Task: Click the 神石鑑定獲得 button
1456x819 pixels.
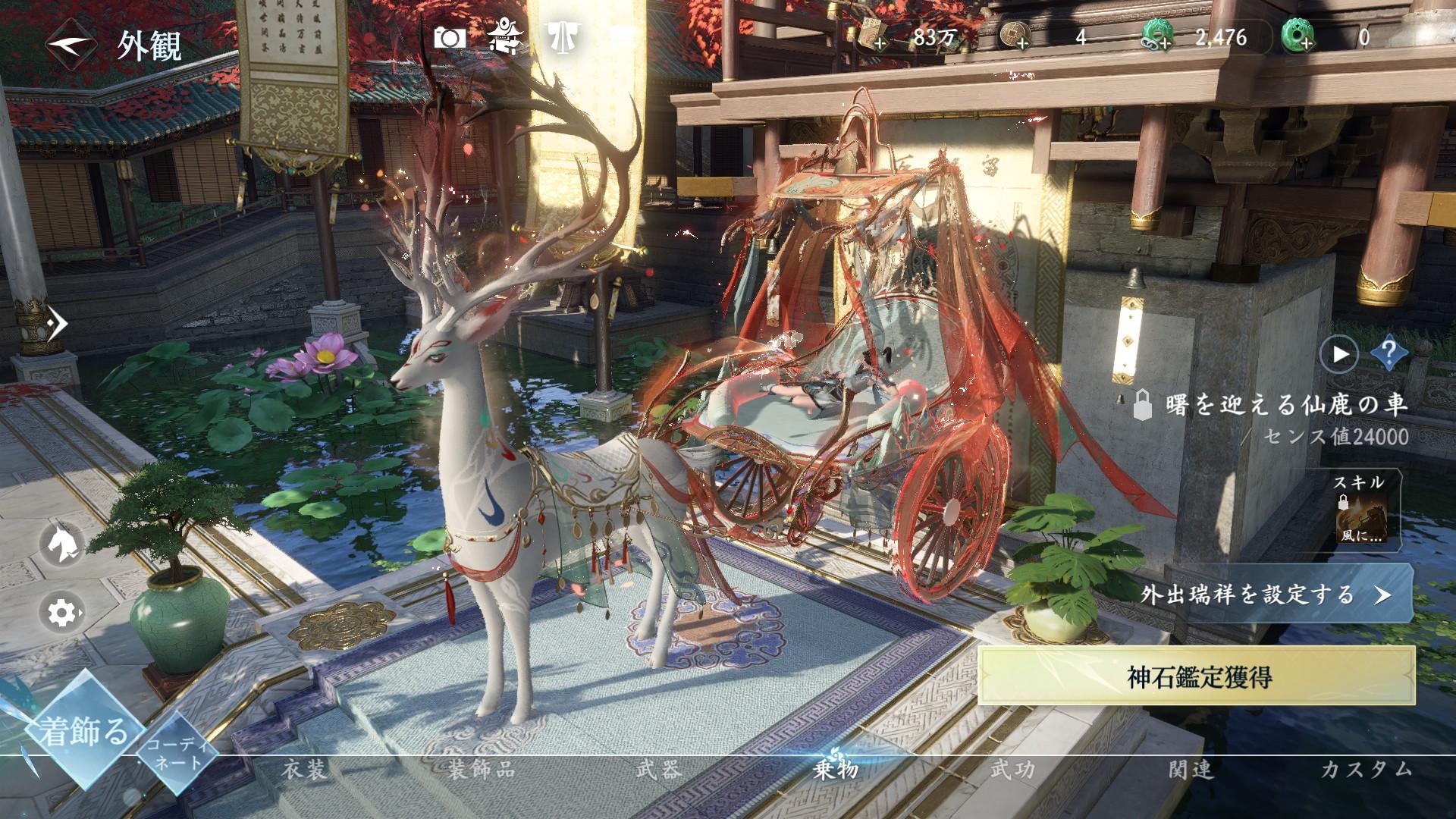Action: [1198, 677]
